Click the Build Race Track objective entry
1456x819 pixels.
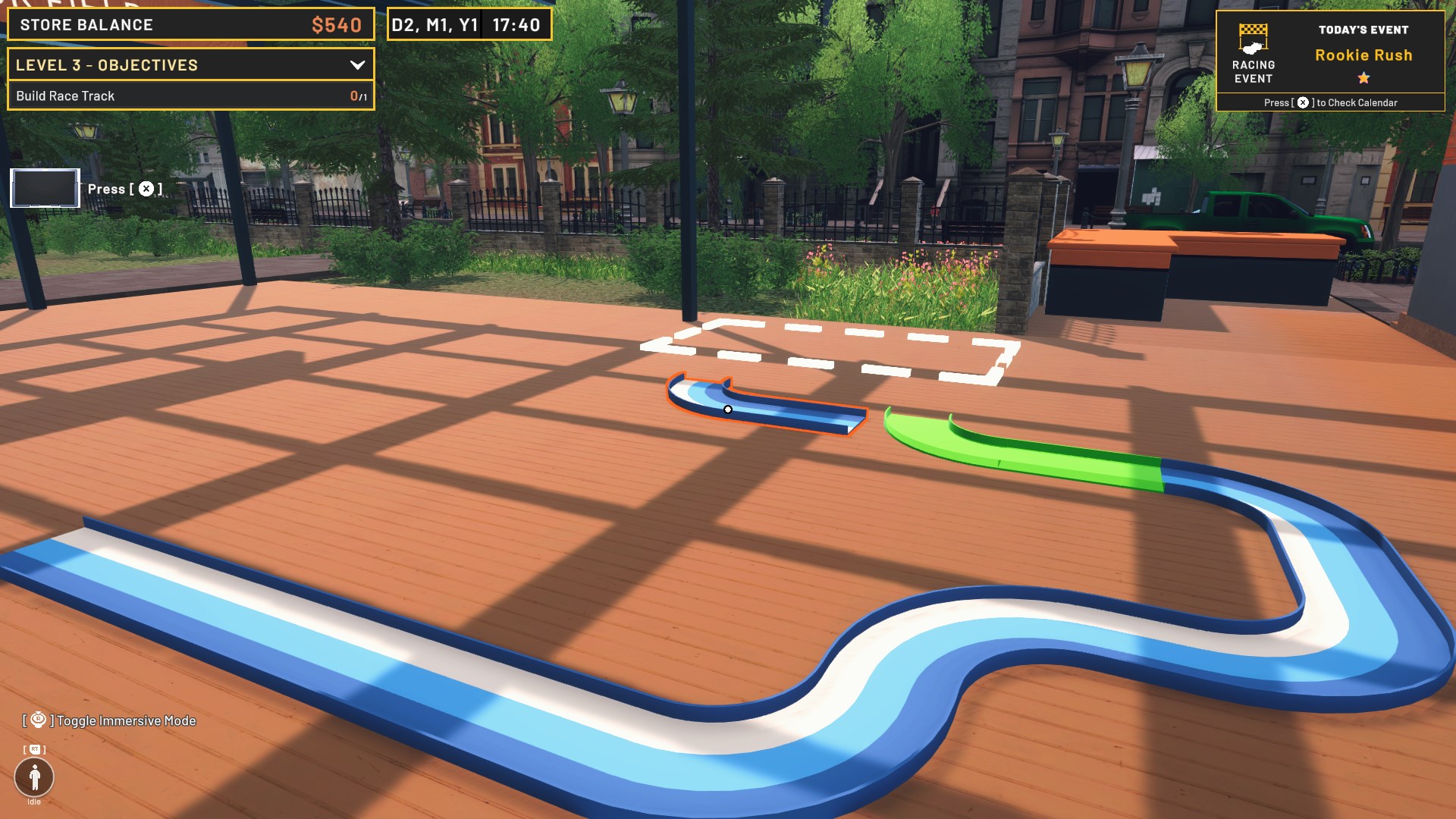(x=190, y=96)
